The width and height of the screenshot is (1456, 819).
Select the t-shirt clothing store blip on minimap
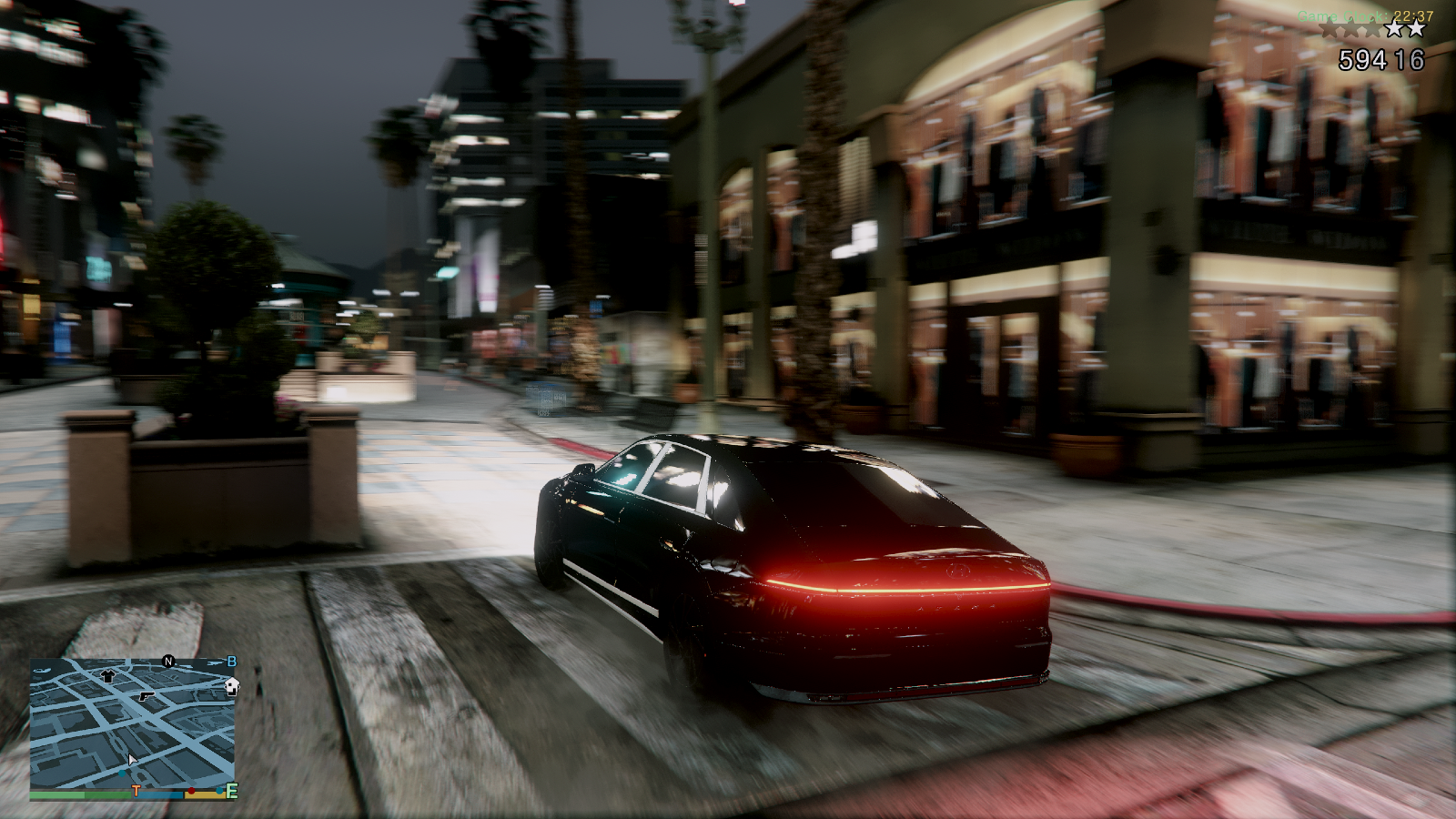coord(107,676)
